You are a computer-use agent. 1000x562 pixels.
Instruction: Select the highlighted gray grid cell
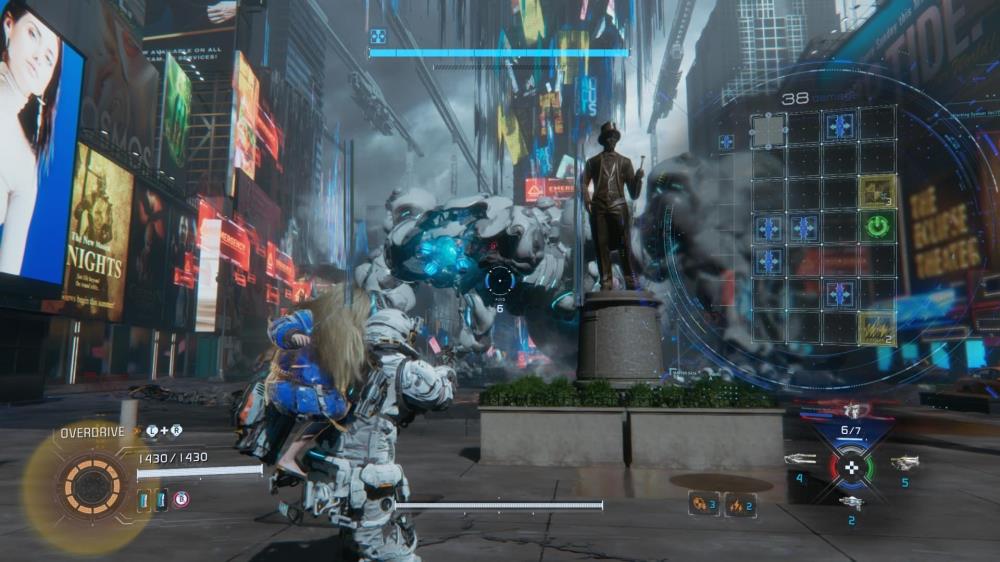click(768, 130)
